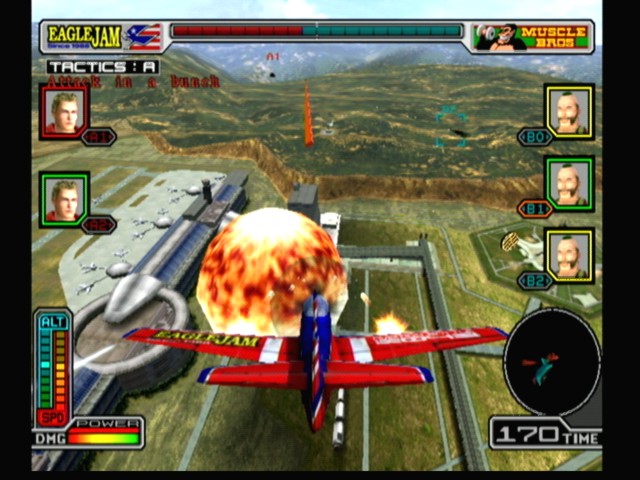This screenshot has width=640, height=480.
Task: Choose wingman A2 pilot portrait
Action: click(65, 198)
